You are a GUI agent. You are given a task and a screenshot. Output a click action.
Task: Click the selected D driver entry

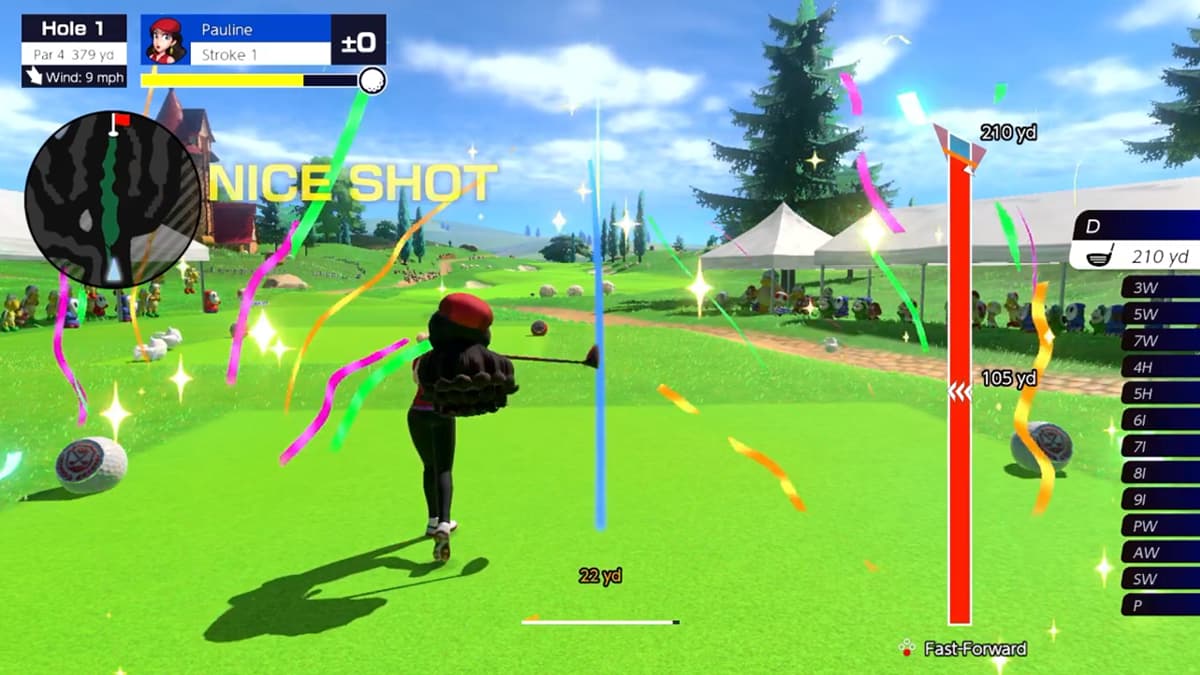pos(1136,242)
